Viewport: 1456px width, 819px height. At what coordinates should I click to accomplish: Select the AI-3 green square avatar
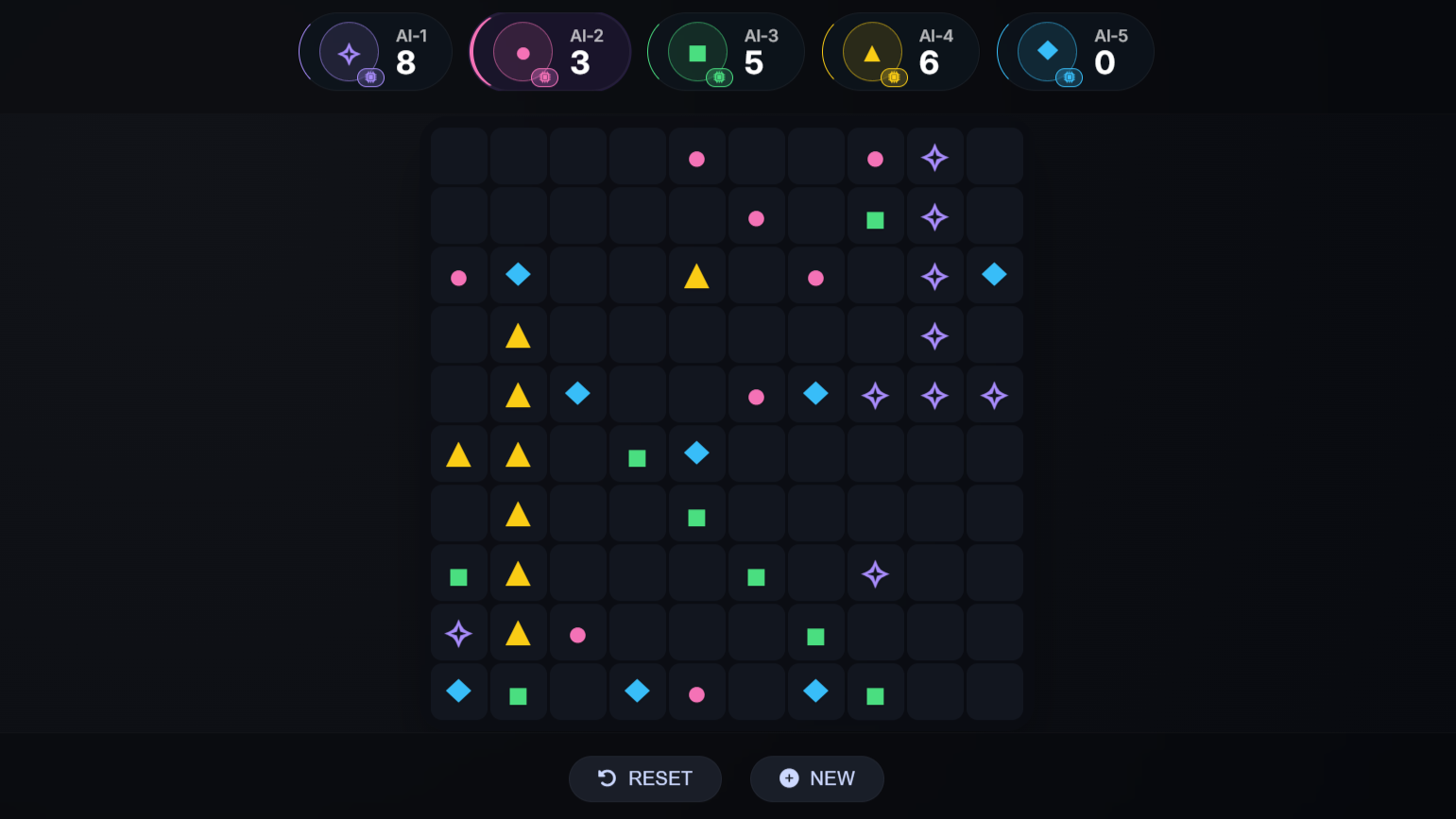[697, 51]
